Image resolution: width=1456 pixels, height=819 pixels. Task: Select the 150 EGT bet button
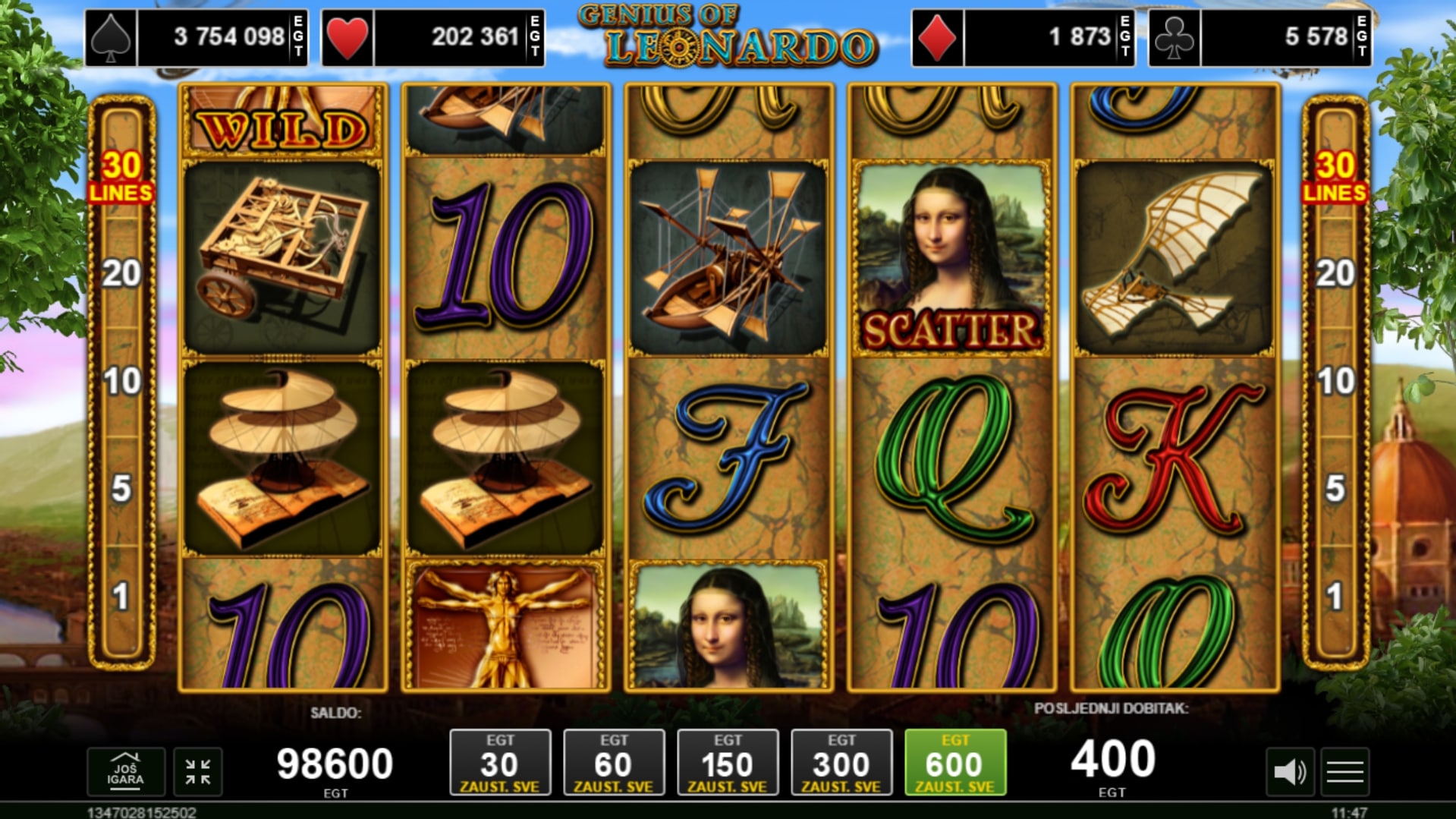[728, 763]
